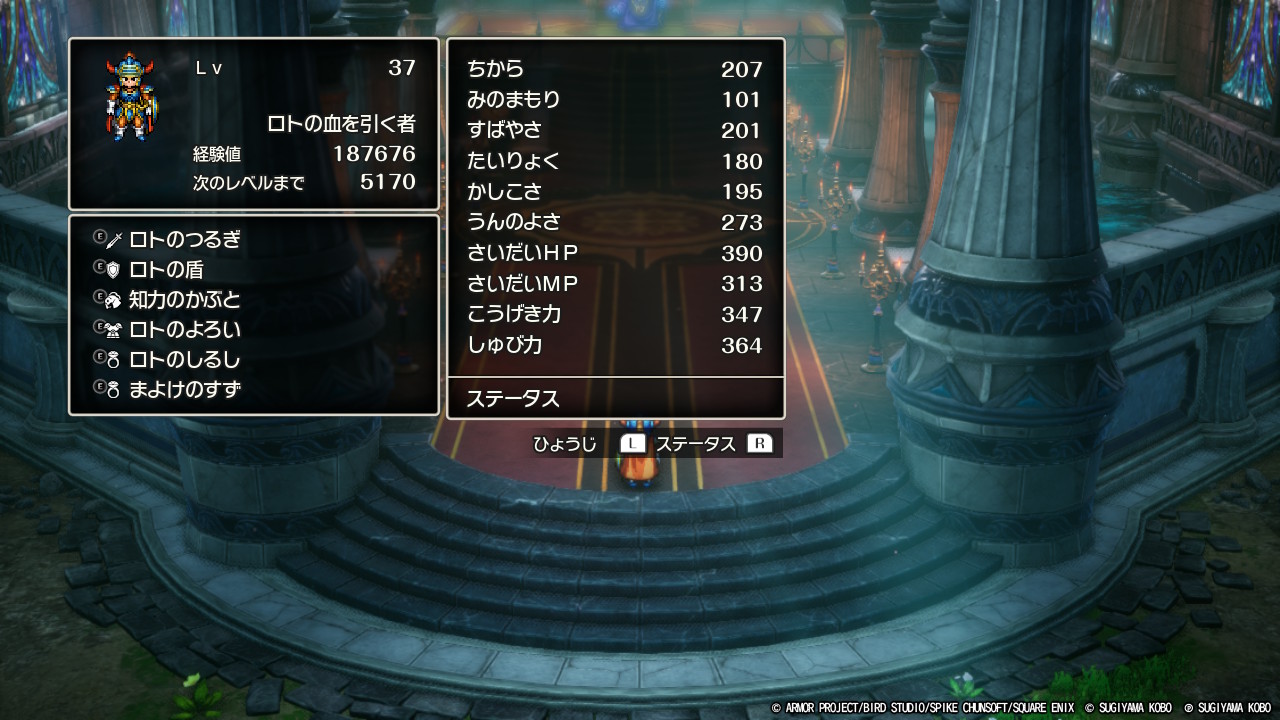Choose the 知力のかぶと helmet slot
Image resolution: width=1280 pixels, height=720 pixels.
(184, 300)
